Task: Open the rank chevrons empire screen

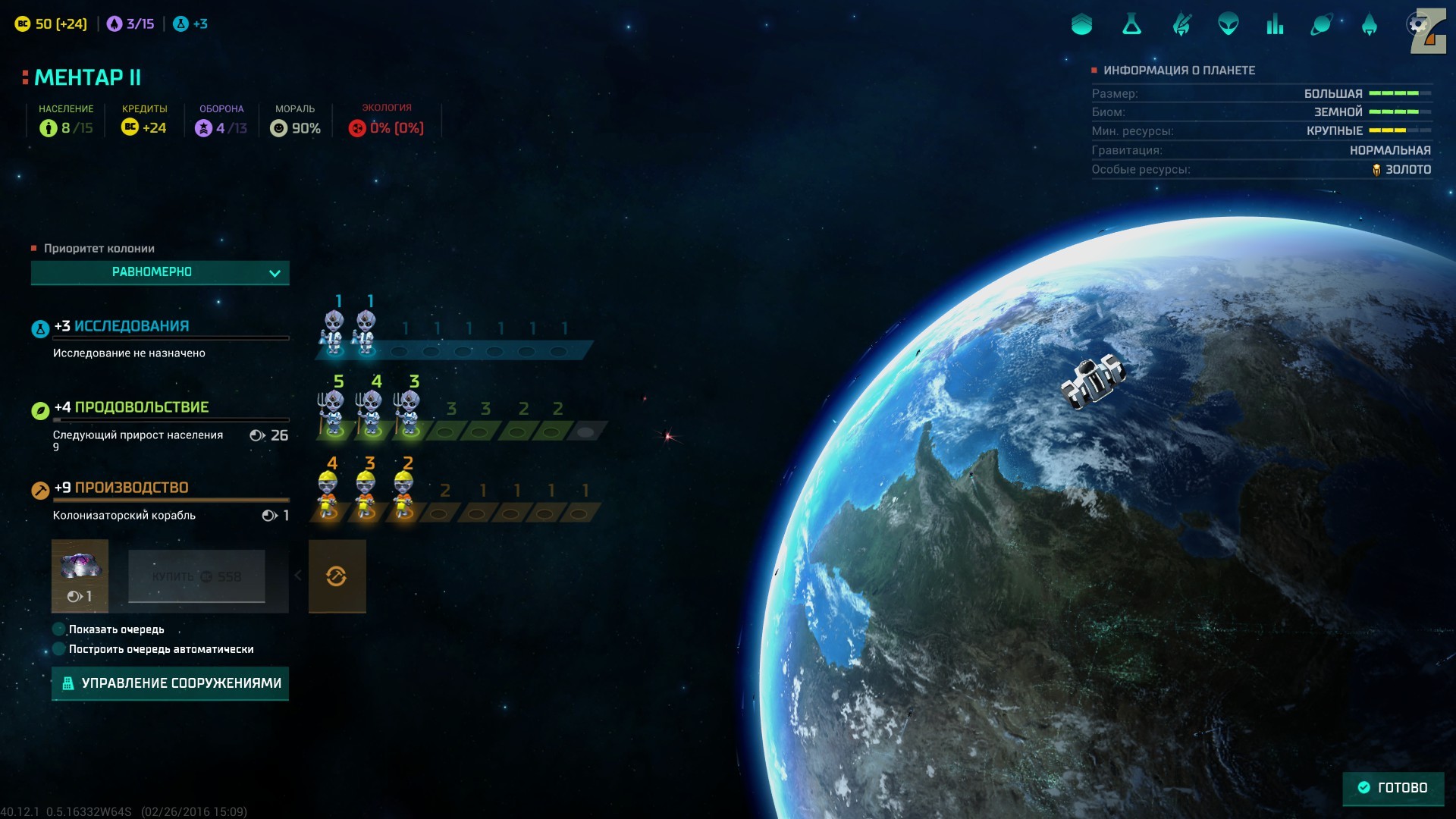Action: 1082,25
